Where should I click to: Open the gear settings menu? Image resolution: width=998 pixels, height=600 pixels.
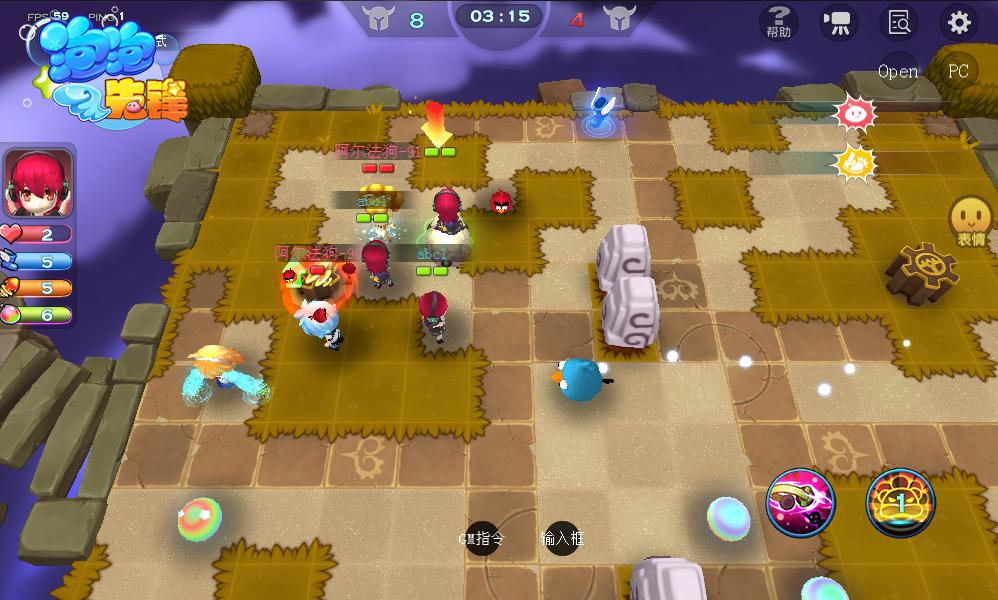[959, 22]
